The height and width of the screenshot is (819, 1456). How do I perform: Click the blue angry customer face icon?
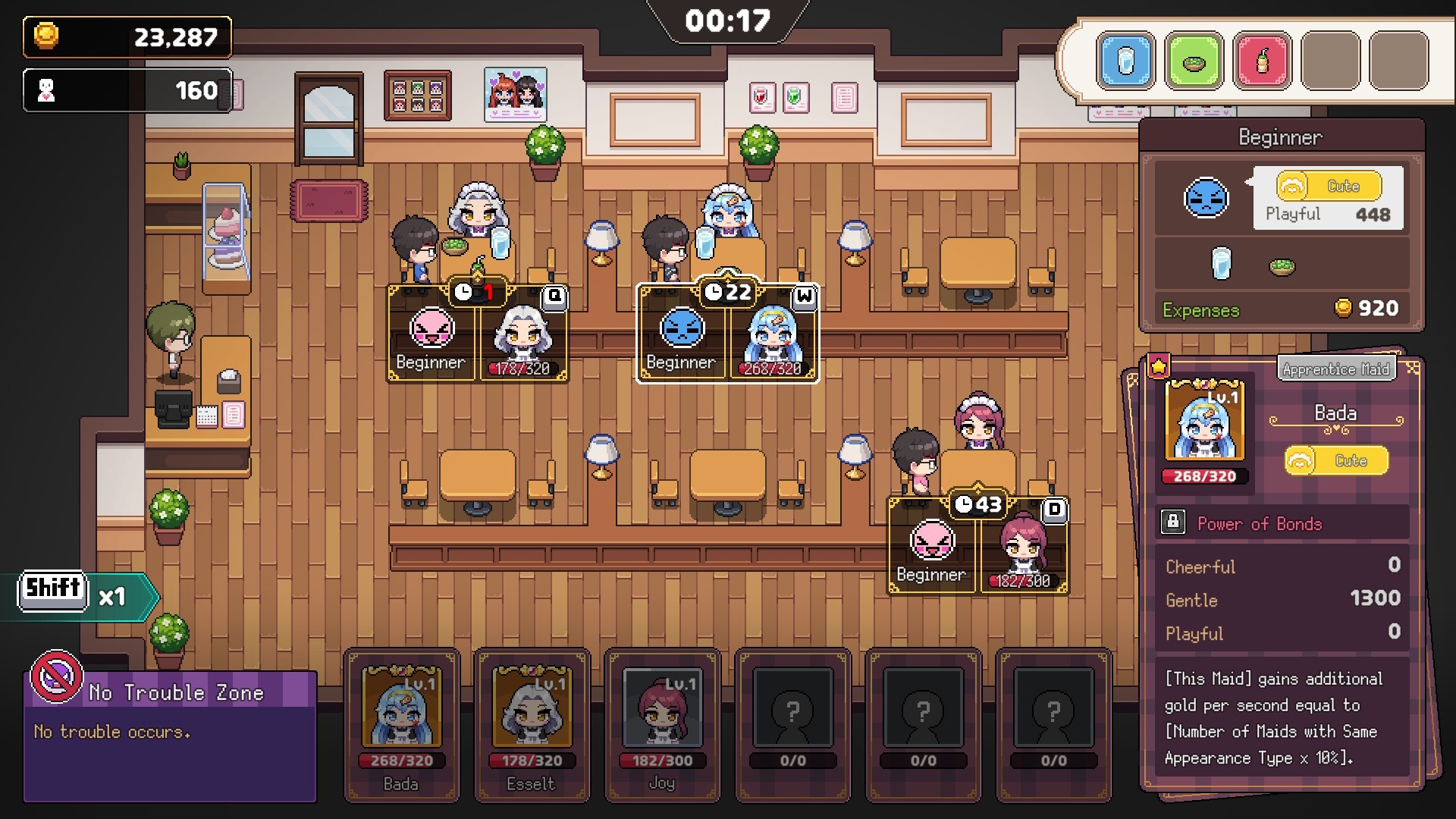pos(1206,199)
